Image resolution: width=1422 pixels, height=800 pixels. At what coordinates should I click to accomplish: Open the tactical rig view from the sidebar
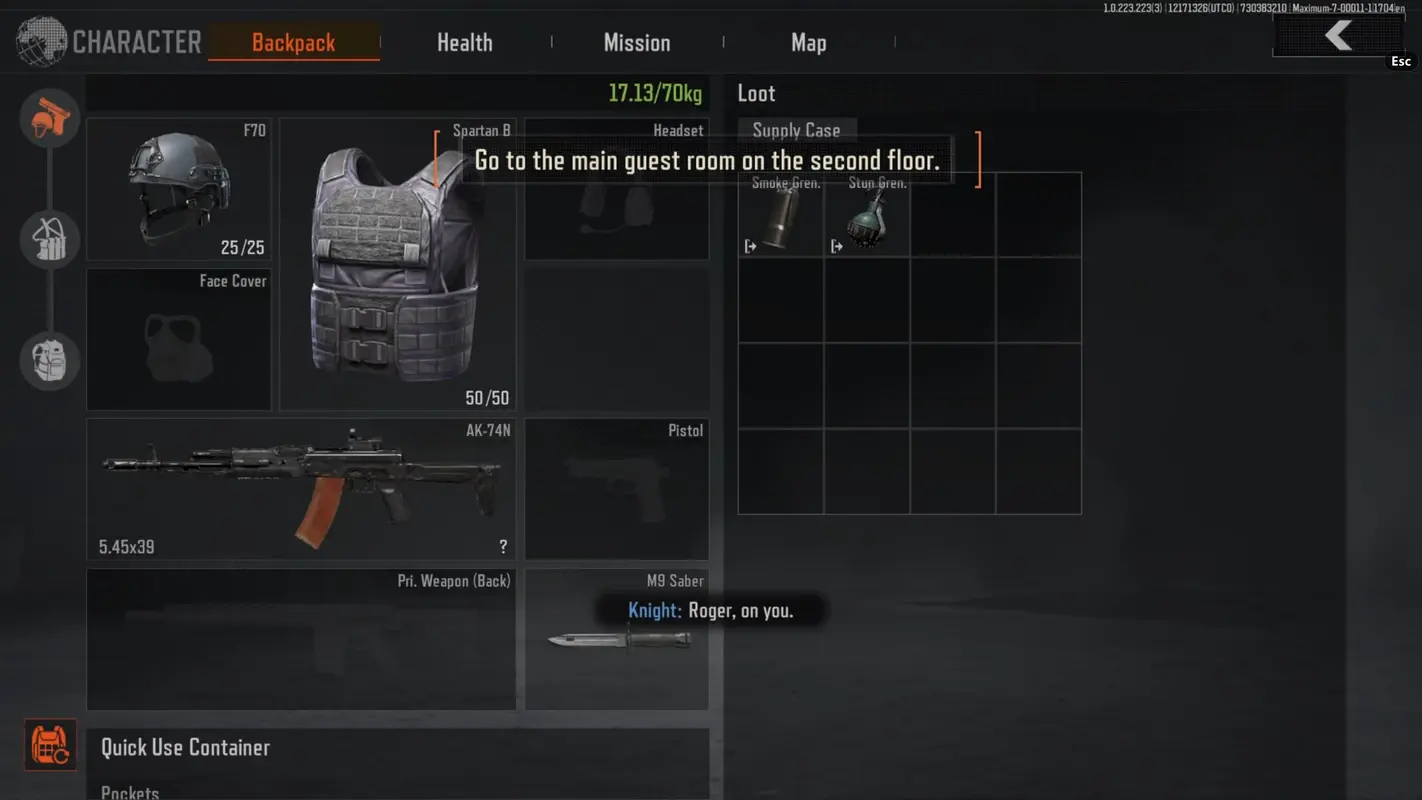tap(49, 240)
